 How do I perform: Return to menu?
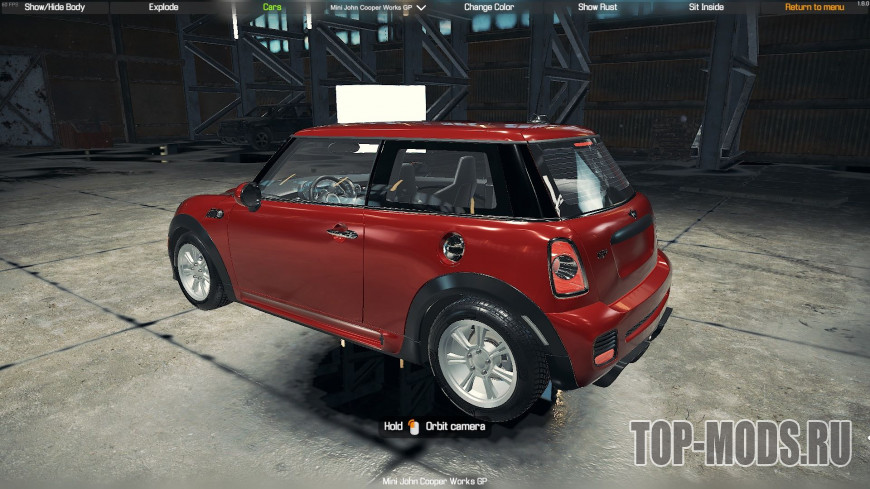click(x=814, y=7)
